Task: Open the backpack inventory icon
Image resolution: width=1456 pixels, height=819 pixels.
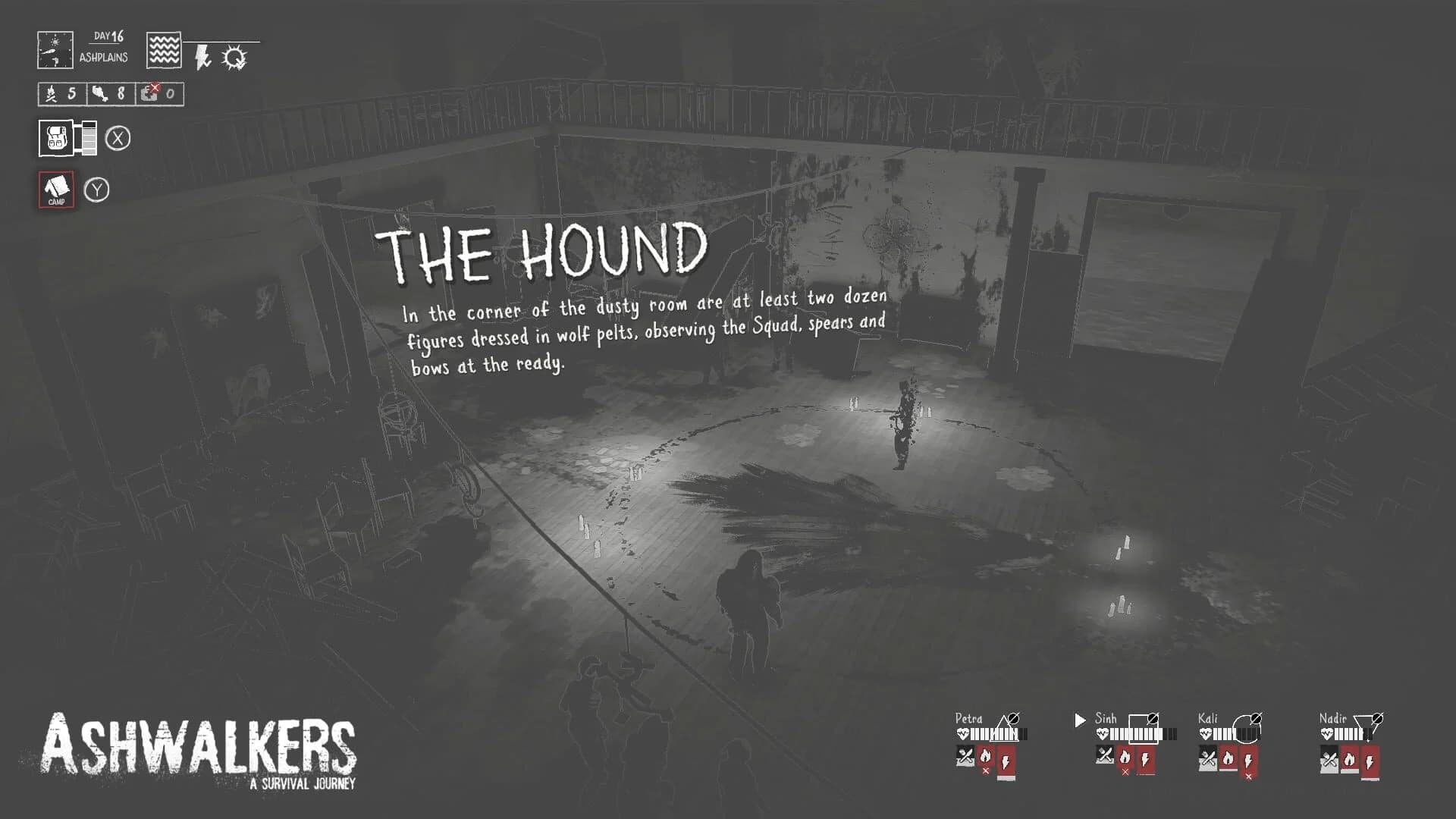Action: 55,137
